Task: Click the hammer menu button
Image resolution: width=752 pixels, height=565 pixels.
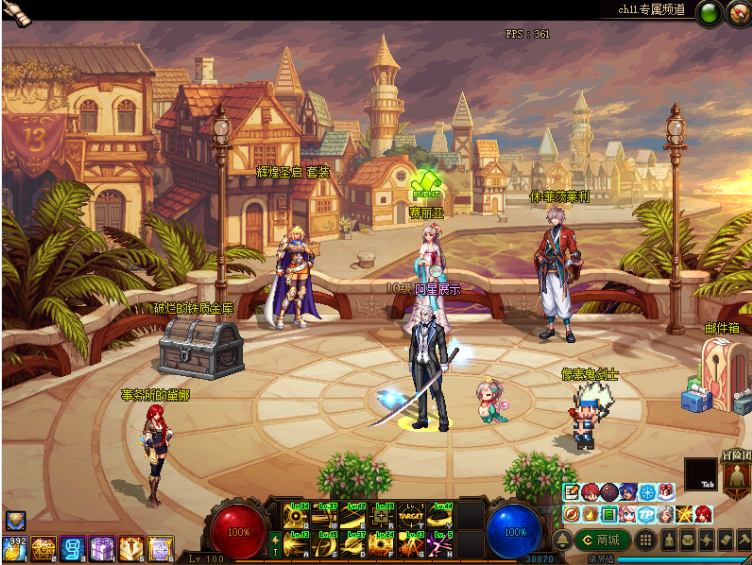Action: [x=743, y=540]
